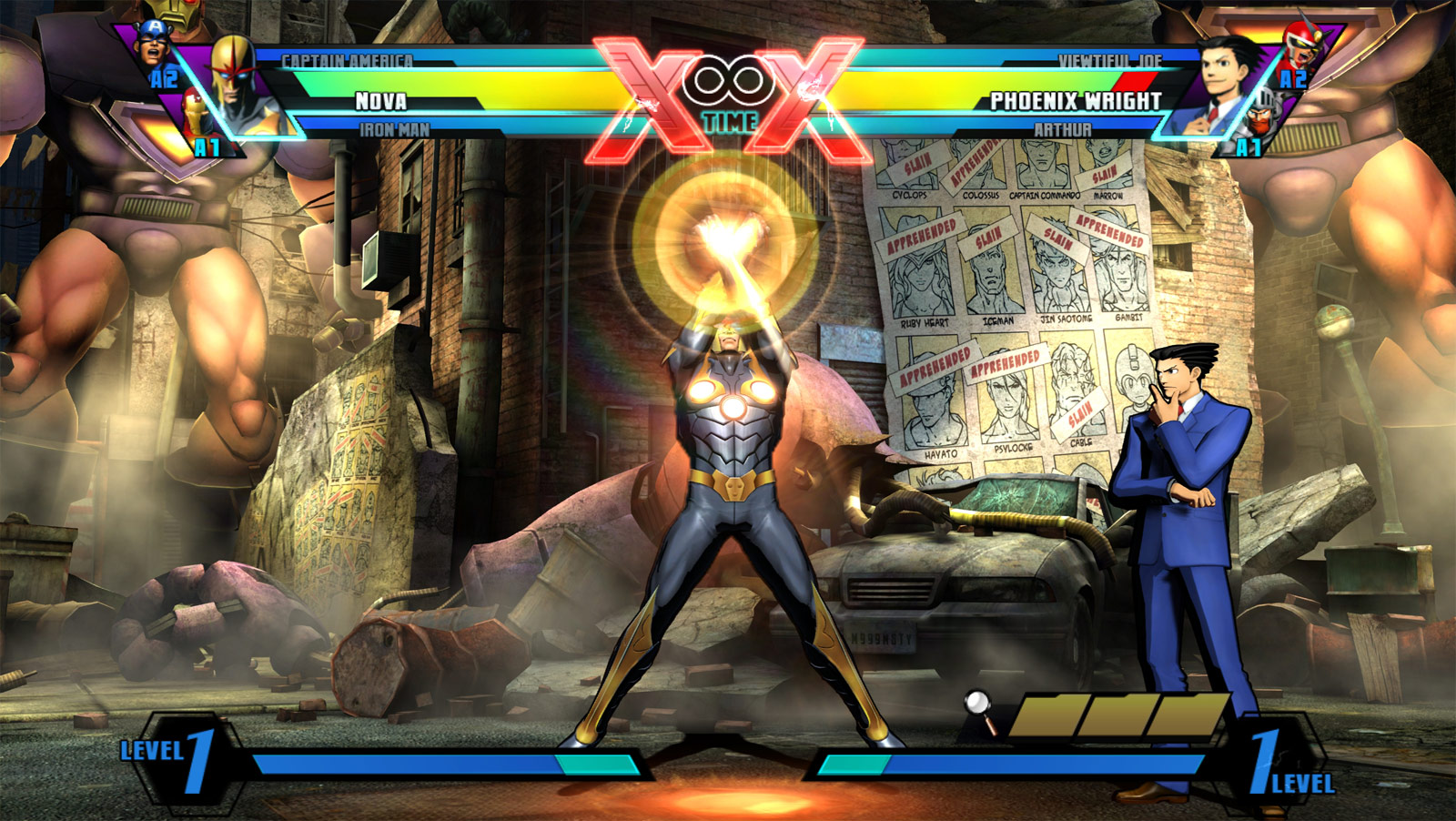Click the first gold evidence slot
Viewport: 1456px width, 821px height.
[1046, 715]
